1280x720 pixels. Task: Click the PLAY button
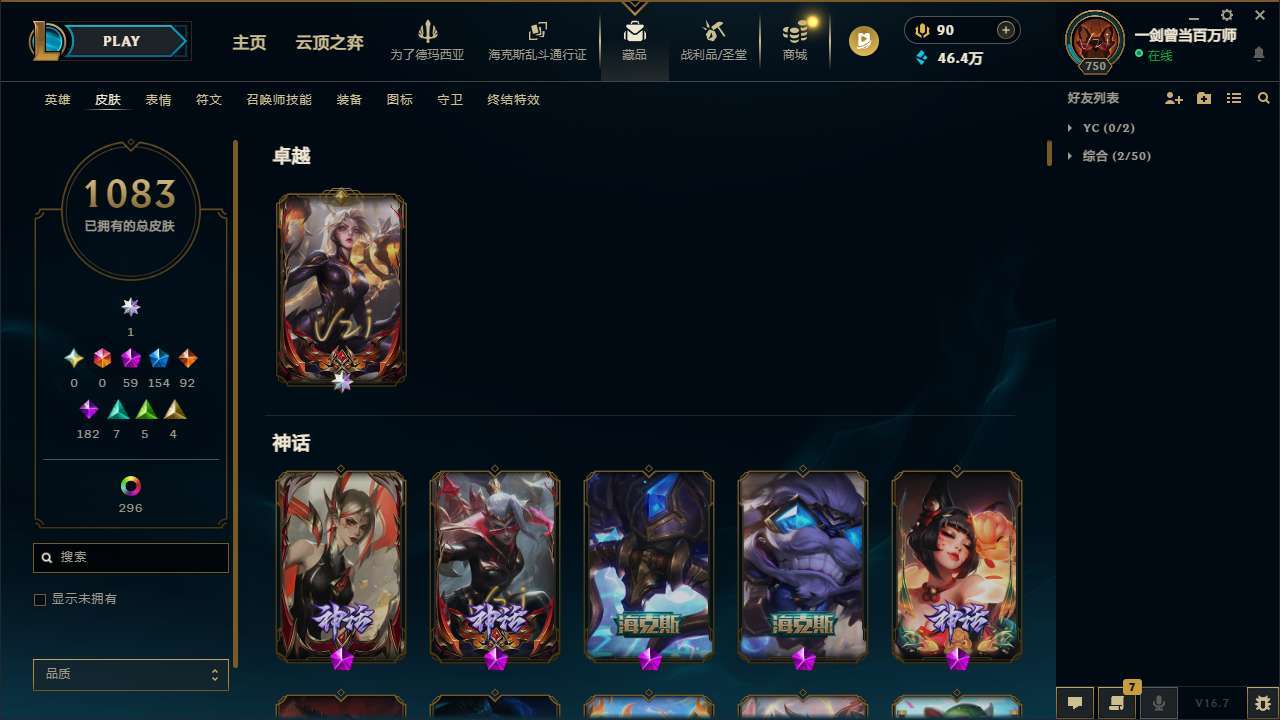click(120, 41)
